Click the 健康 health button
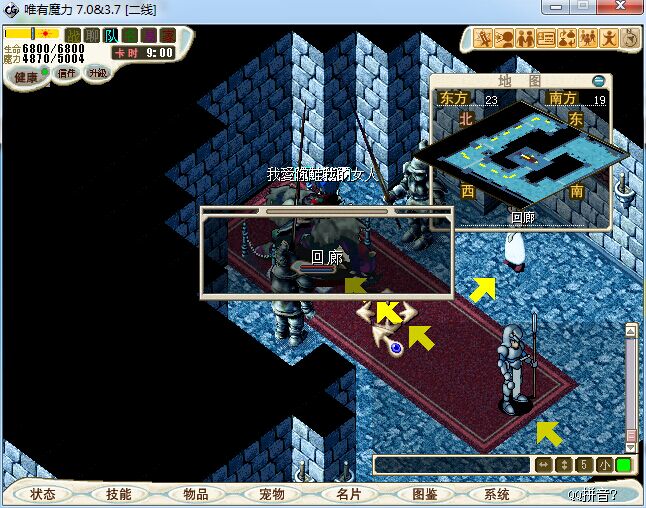Image resolution: width=646 pixels, height=508 pixels. click(27, 76)
